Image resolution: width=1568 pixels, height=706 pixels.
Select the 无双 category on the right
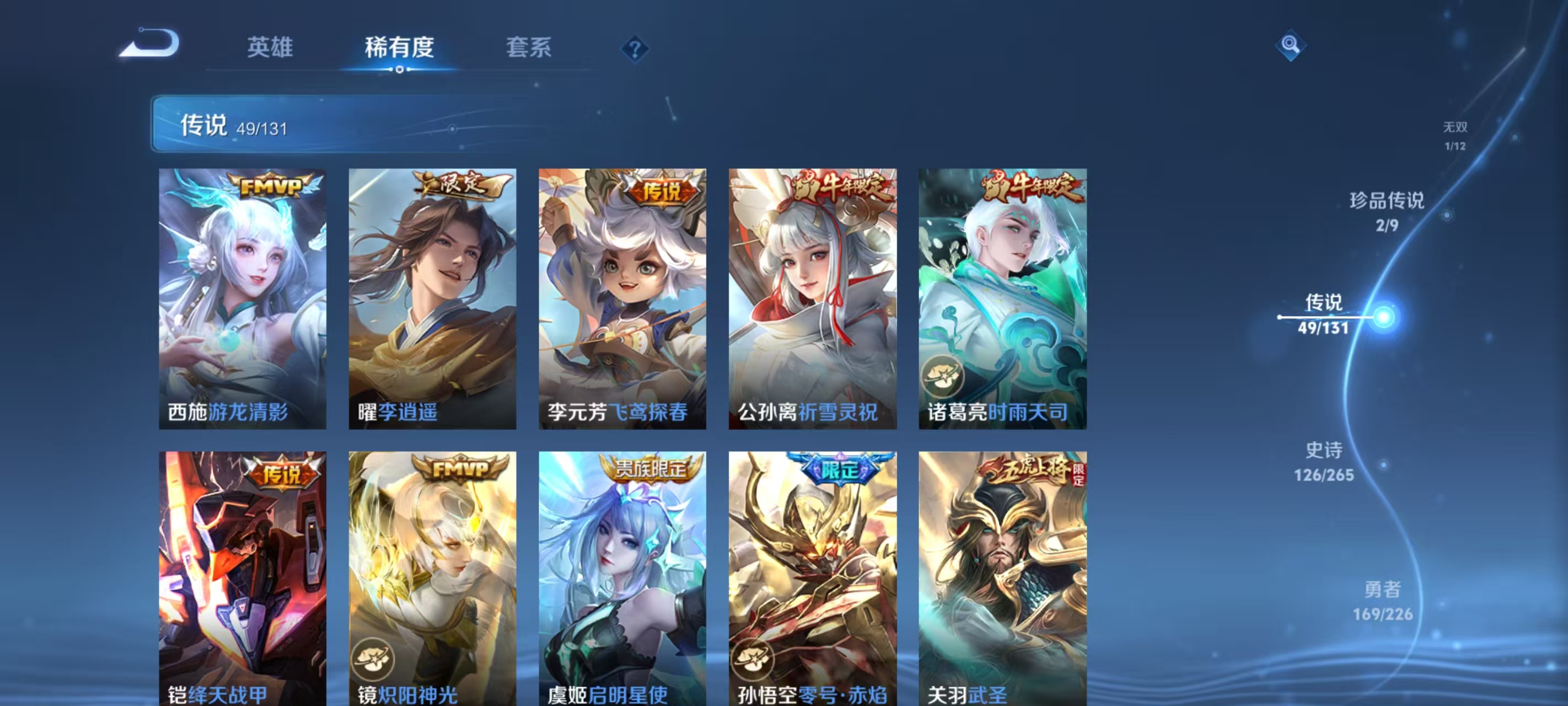[1456, 135]
